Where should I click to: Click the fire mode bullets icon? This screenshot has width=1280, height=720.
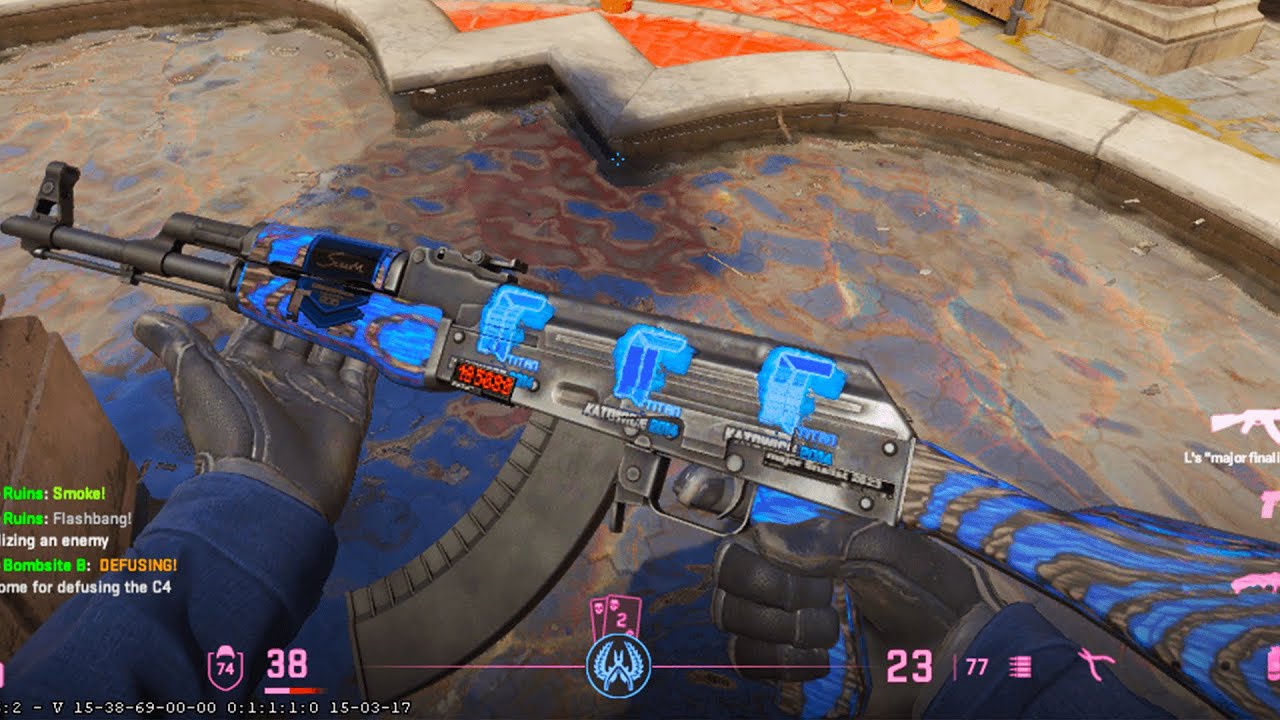click(1021, 667)
